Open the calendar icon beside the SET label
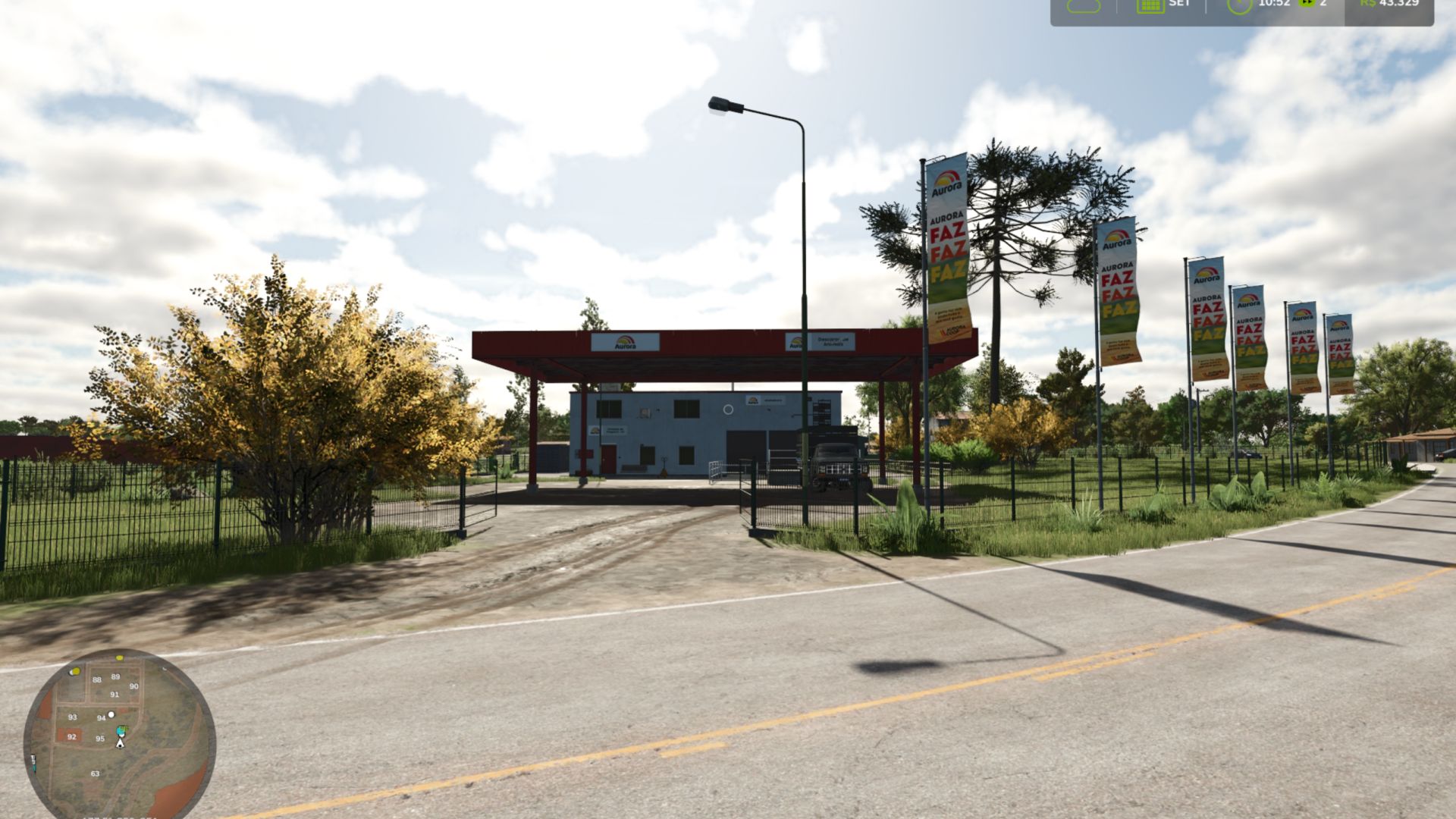The width and height of the screenshot is (1456, 819). point(1150,6)
